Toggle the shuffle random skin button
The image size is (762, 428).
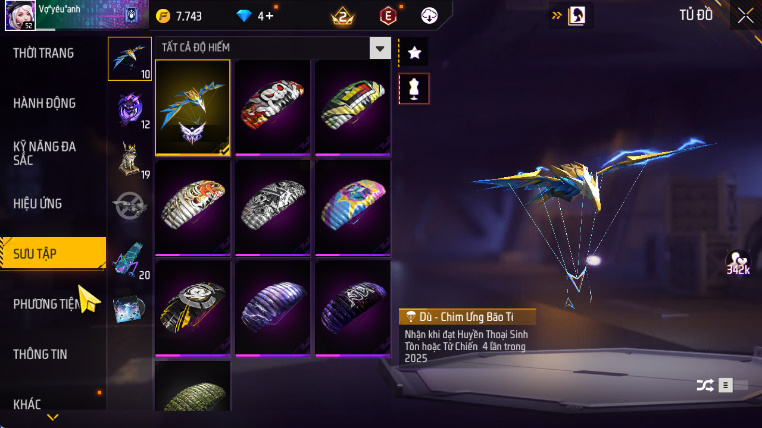(x=704, y=384)
